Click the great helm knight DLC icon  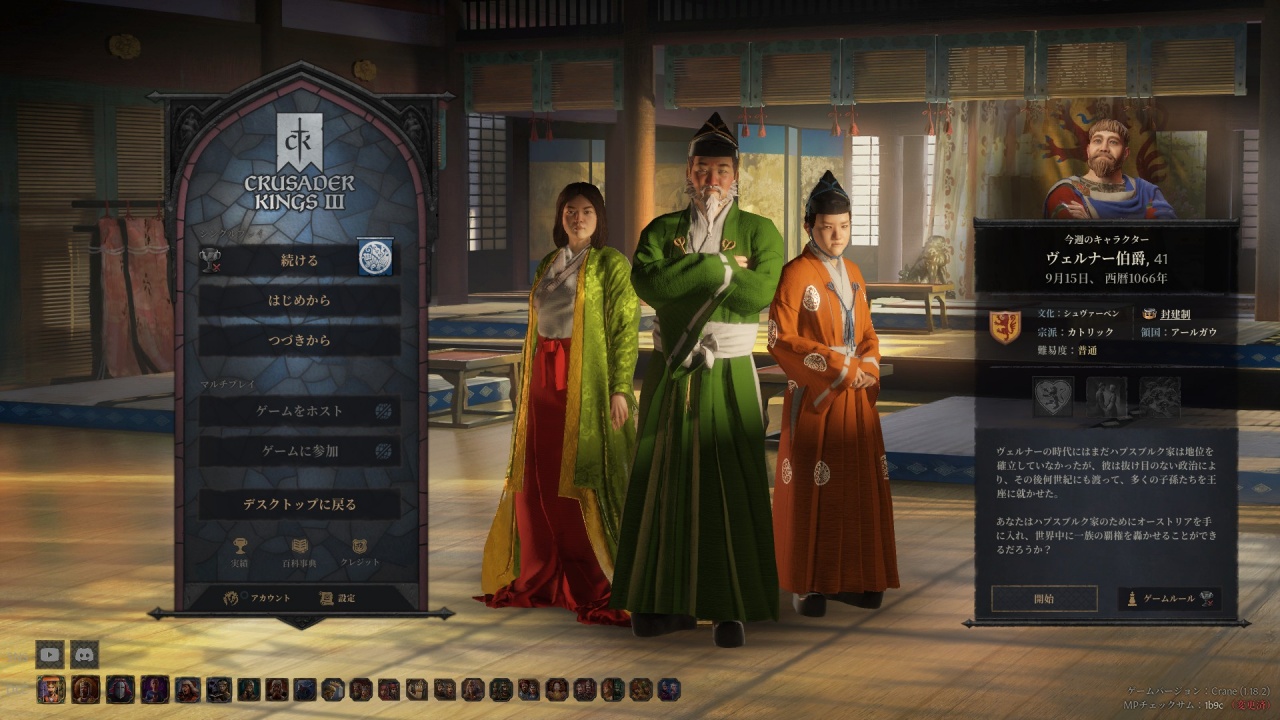coord(120,689)
